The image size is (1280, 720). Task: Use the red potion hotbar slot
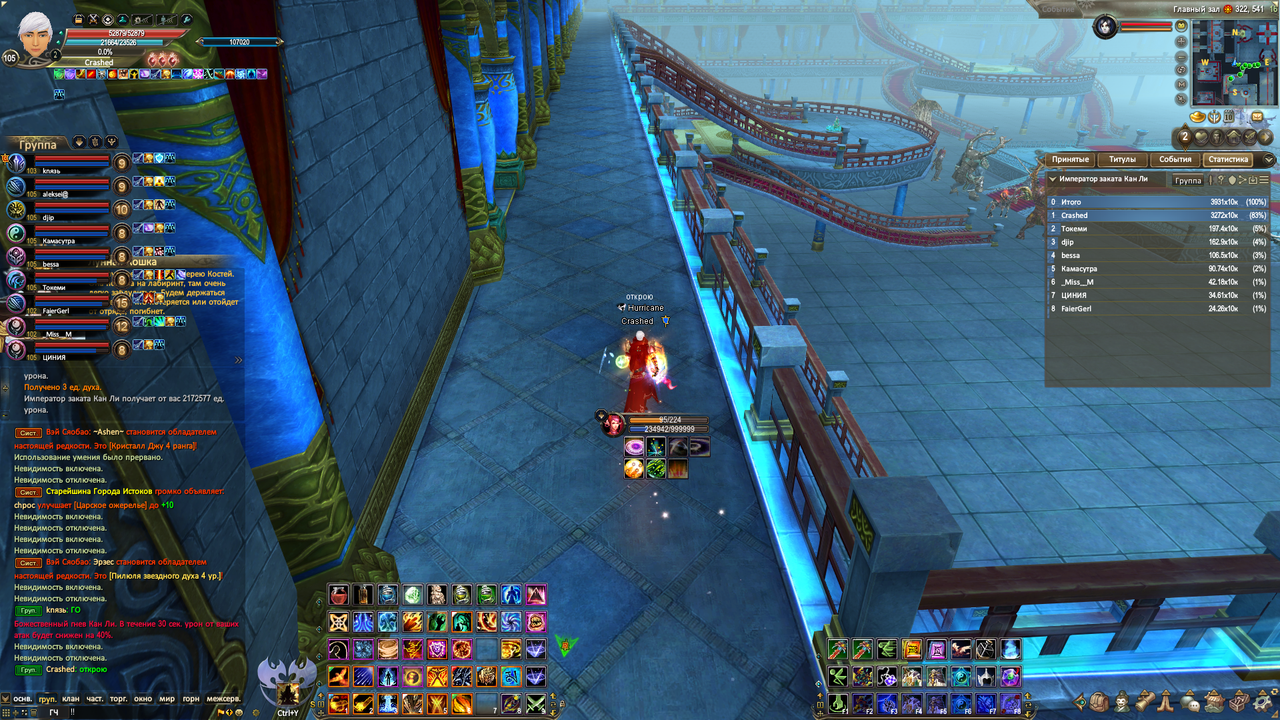click(339, 595)
